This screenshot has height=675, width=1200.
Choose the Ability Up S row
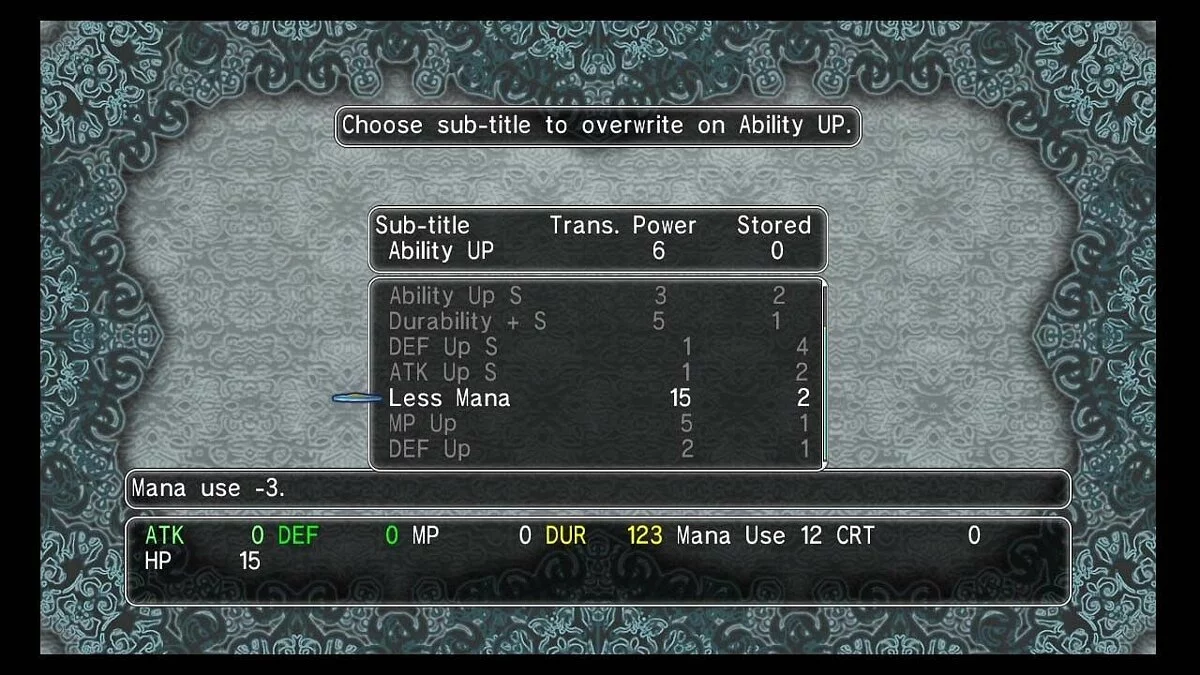[x=455, y=296]
